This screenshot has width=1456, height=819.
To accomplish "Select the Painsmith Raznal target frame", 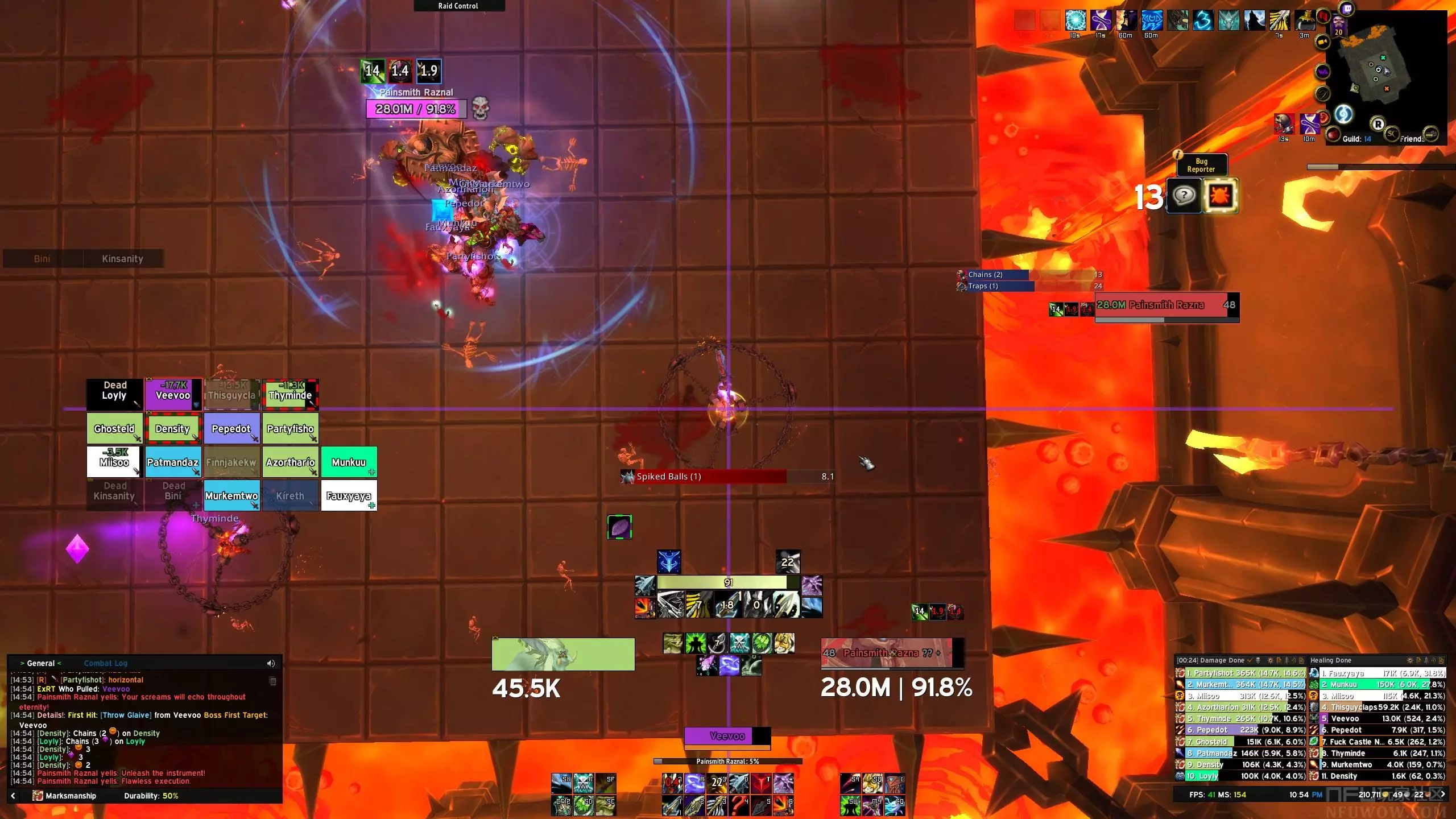I will coord(890,653).
